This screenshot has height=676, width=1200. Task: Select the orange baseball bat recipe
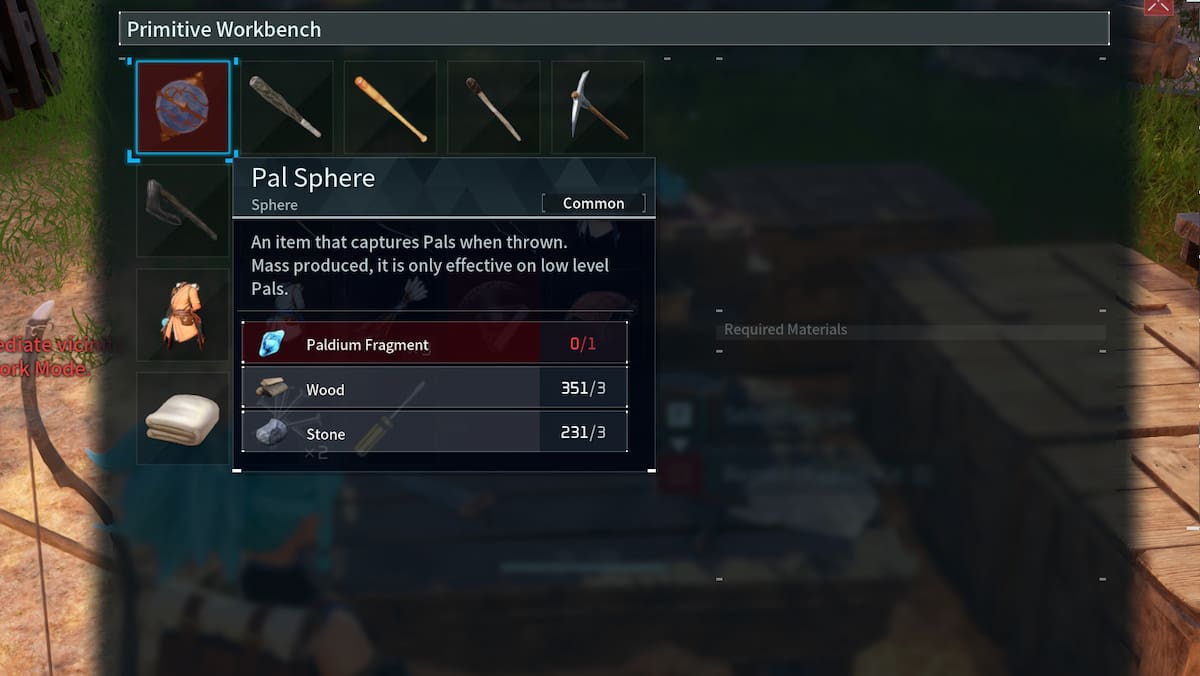[390, 107]
